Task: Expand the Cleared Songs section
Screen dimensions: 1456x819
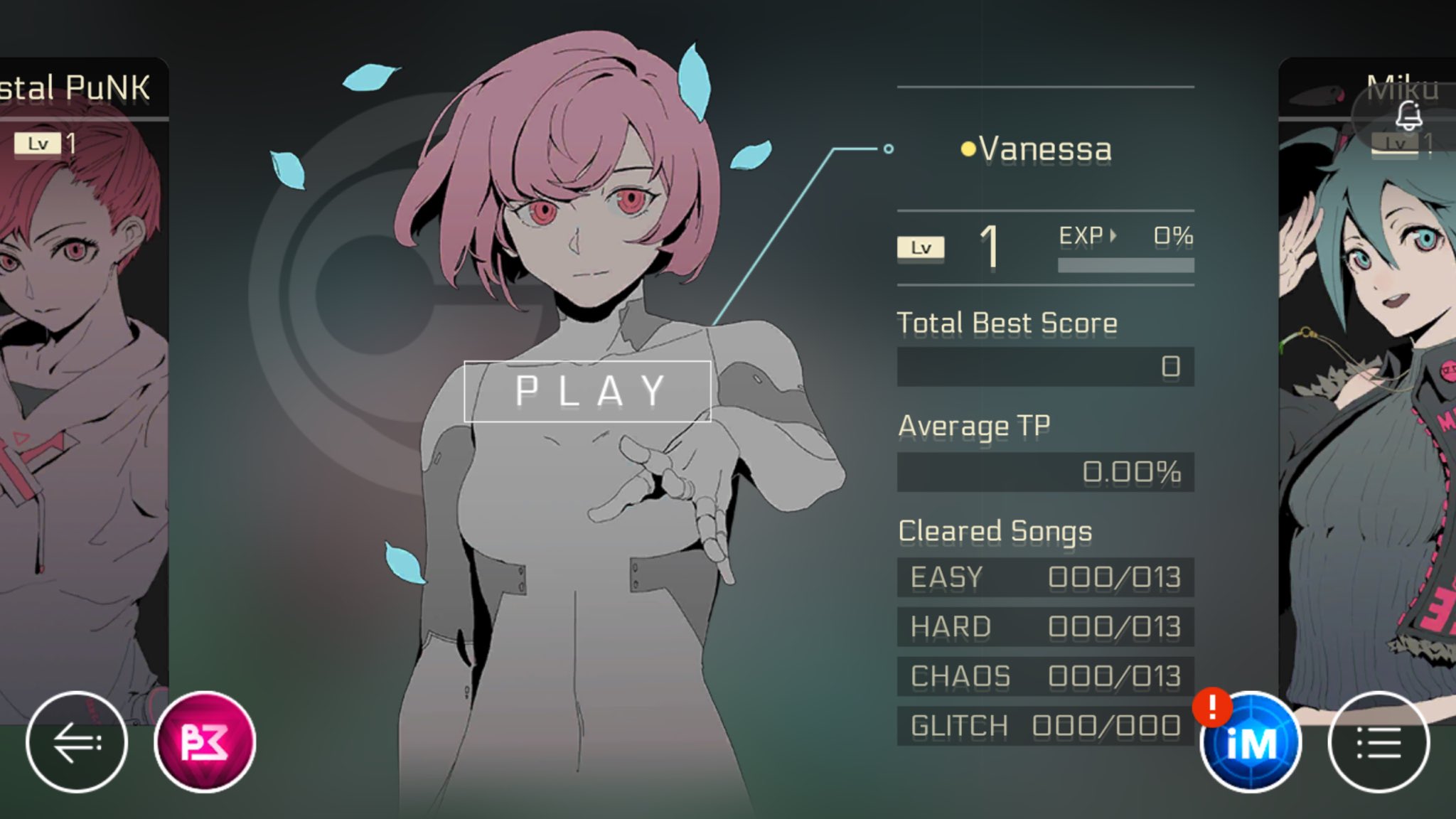Action: coord(995,530)
